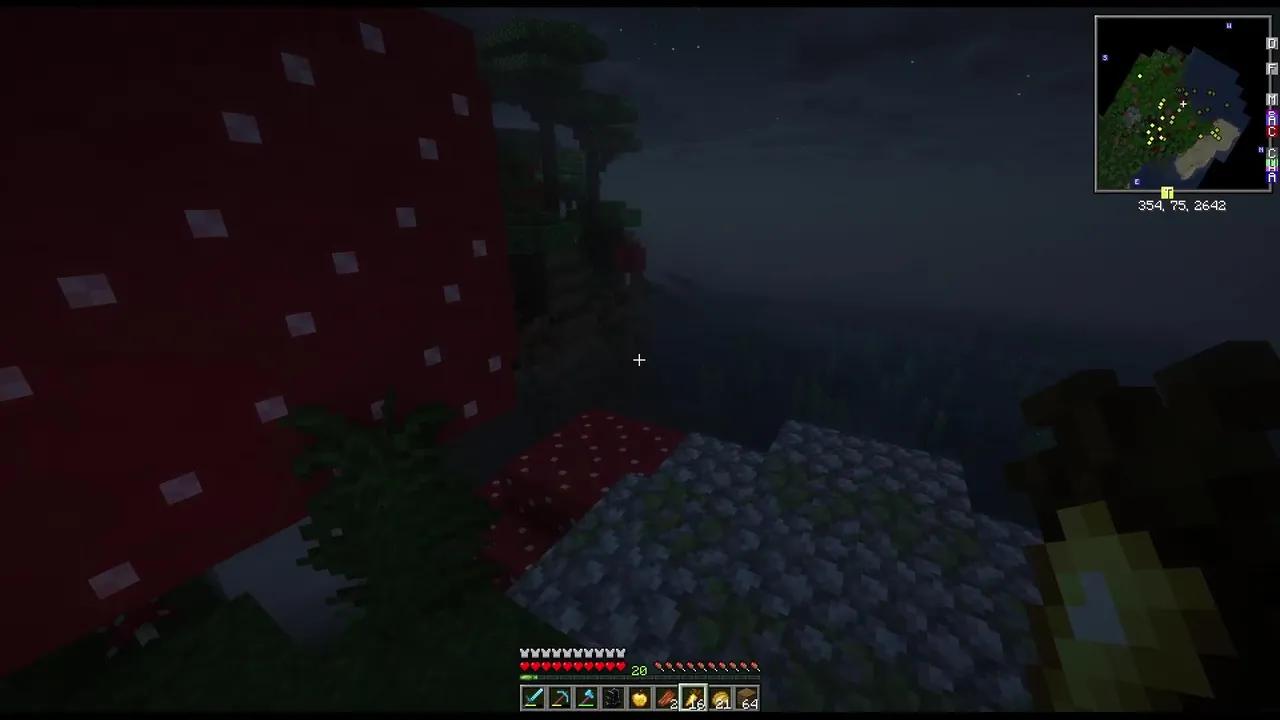This screenshot has height=720, width=1280.
Task: Select the diamond pickaxe in the hotbar
Action: pos(559,697)
